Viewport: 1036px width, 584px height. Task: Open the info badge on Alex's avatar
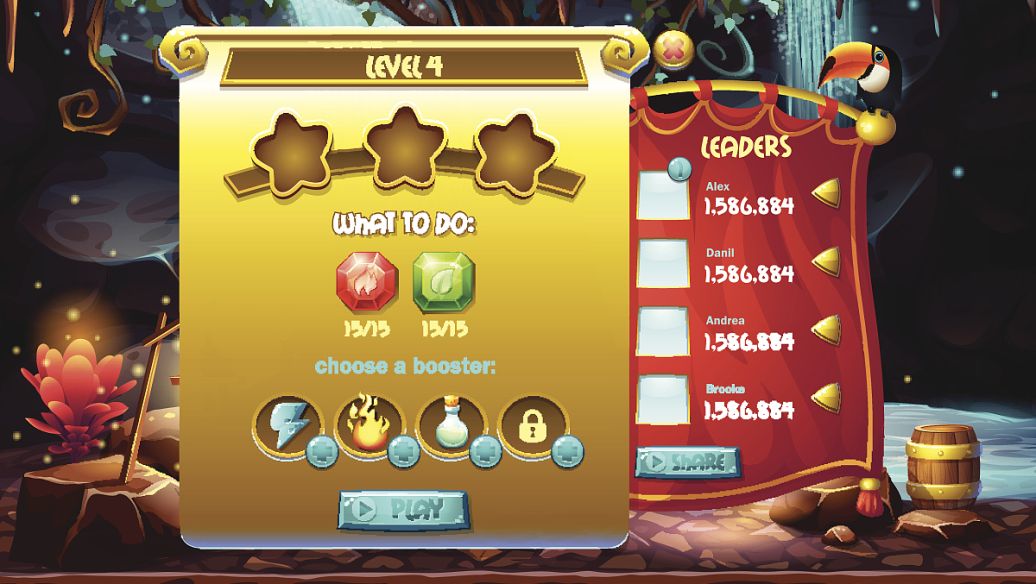(x=680, y=171)
